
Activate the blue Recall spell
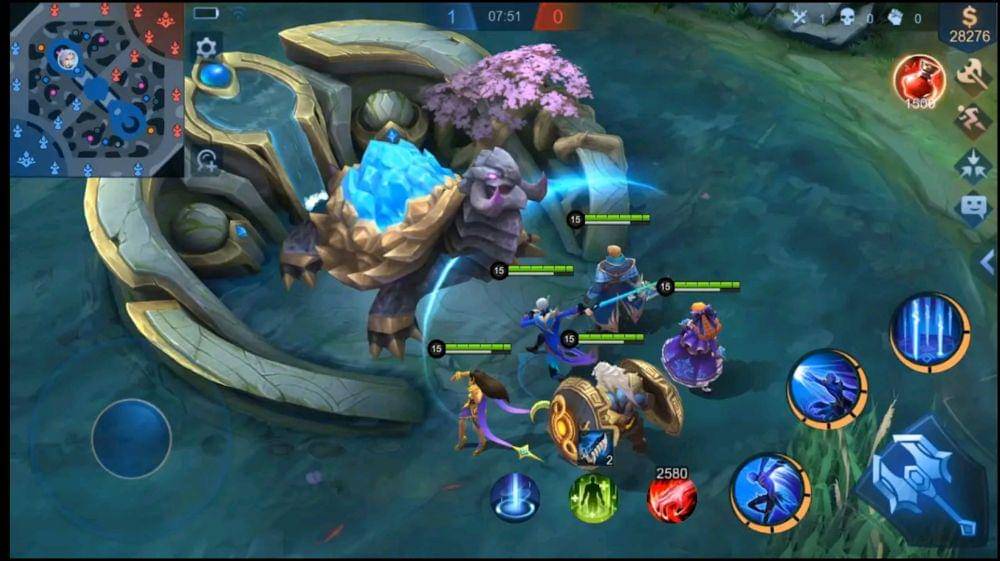coord(515,497)
